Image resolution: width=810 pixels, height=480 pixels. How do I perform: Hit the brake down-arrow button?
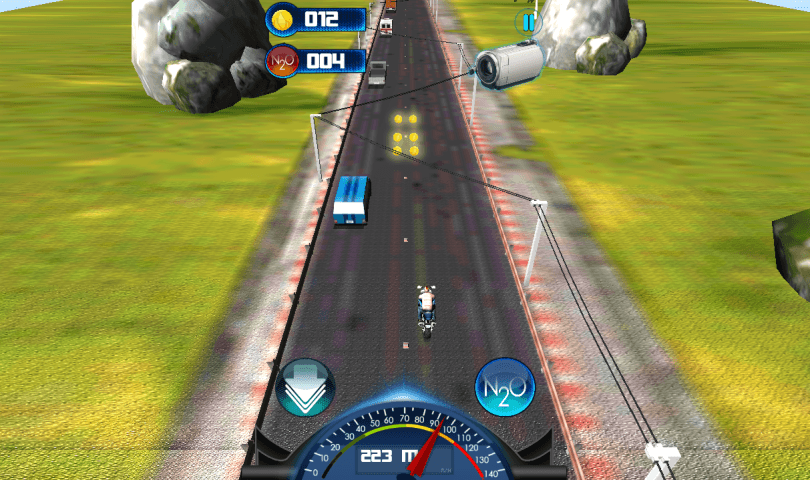coord(305,388)
